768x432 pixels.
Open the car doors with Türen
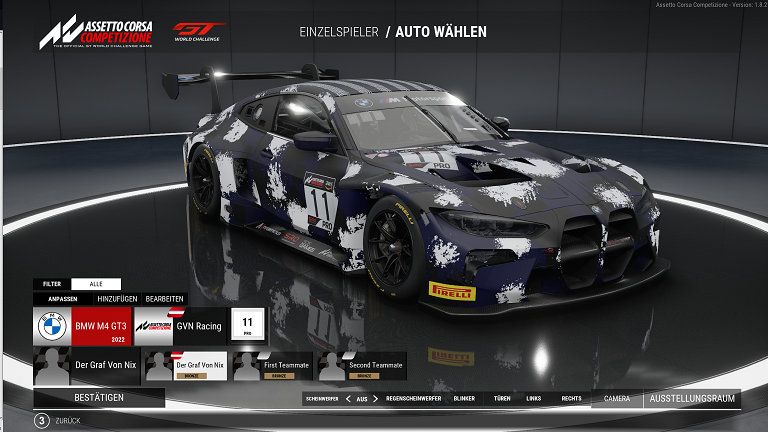[502, 398]
